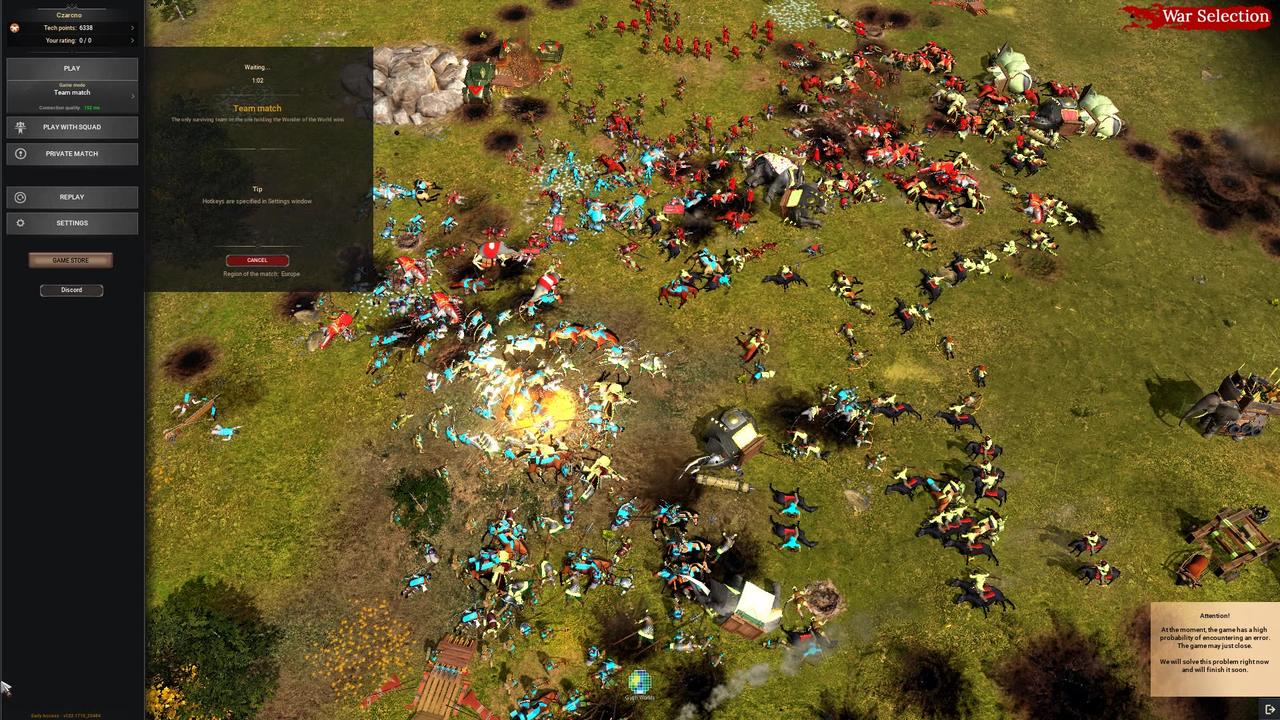The image size is (1280, 720).
Task: Expand Your rating details
Action: [133, 40]
